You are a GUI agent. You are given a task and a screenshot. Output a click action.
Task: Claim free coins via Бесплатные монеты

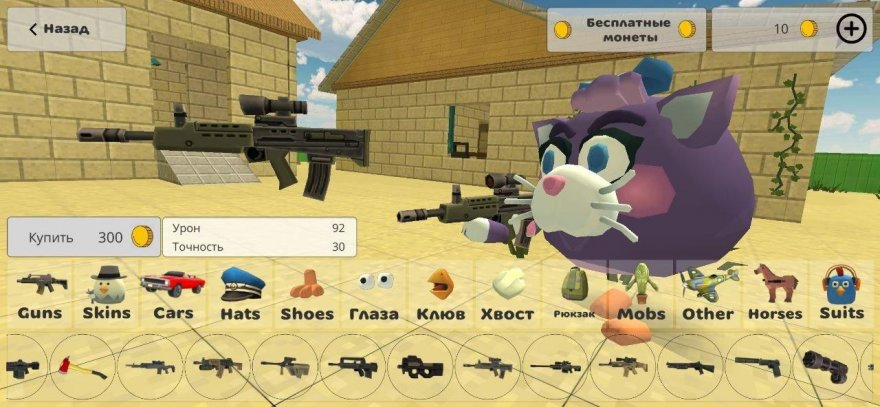[626, 30]
